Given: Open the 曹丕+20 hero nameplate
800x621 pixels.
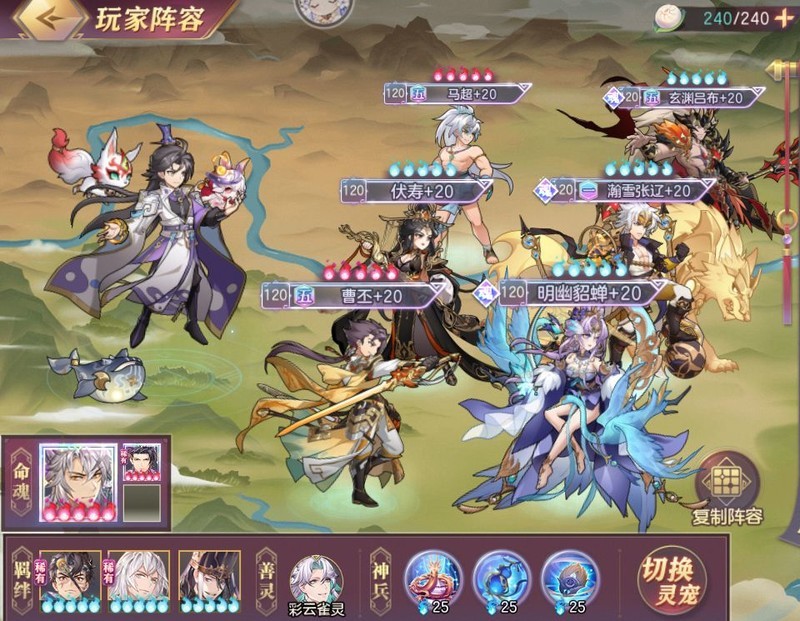Looking at the screenshot, I should (355, 295).
